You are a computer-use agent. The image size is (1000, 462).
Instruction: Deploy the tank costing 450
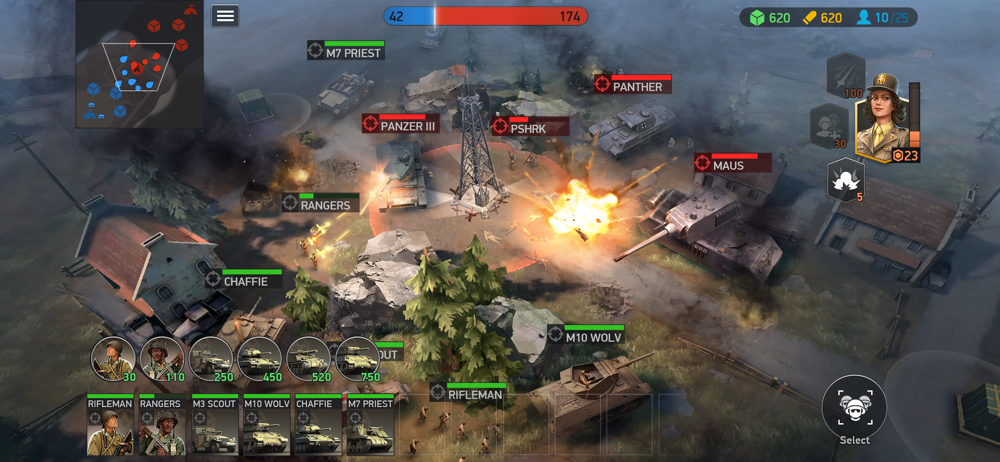tap(259, 358)
